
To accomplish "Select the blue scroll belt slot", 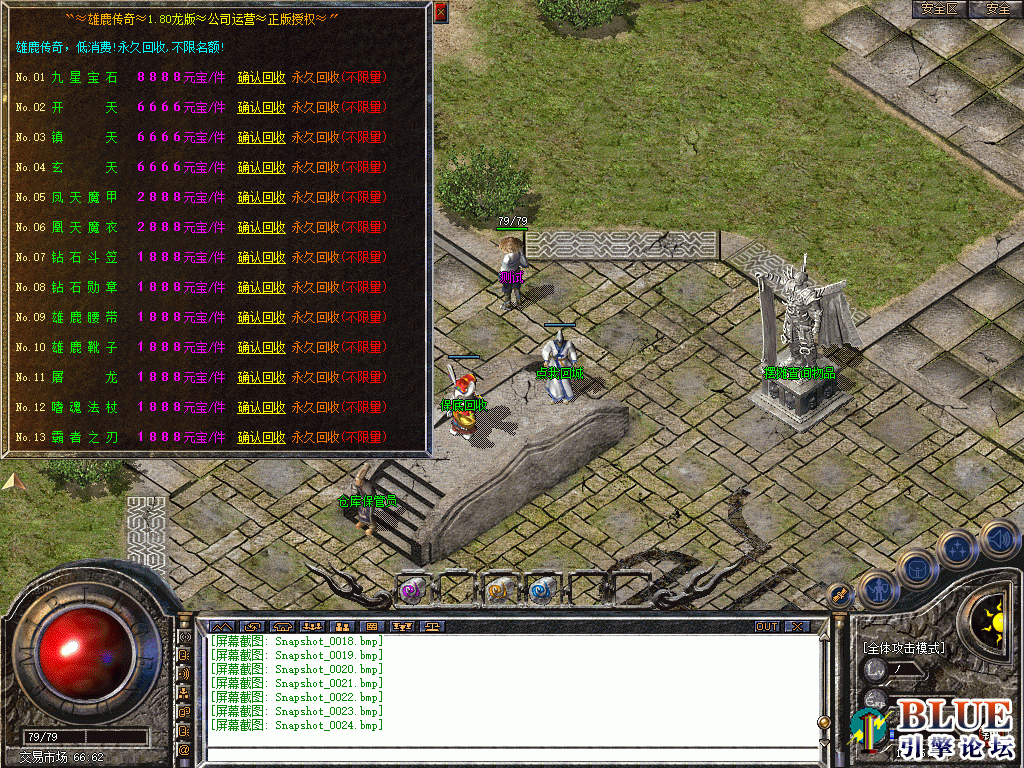I will tap(541, 590).
